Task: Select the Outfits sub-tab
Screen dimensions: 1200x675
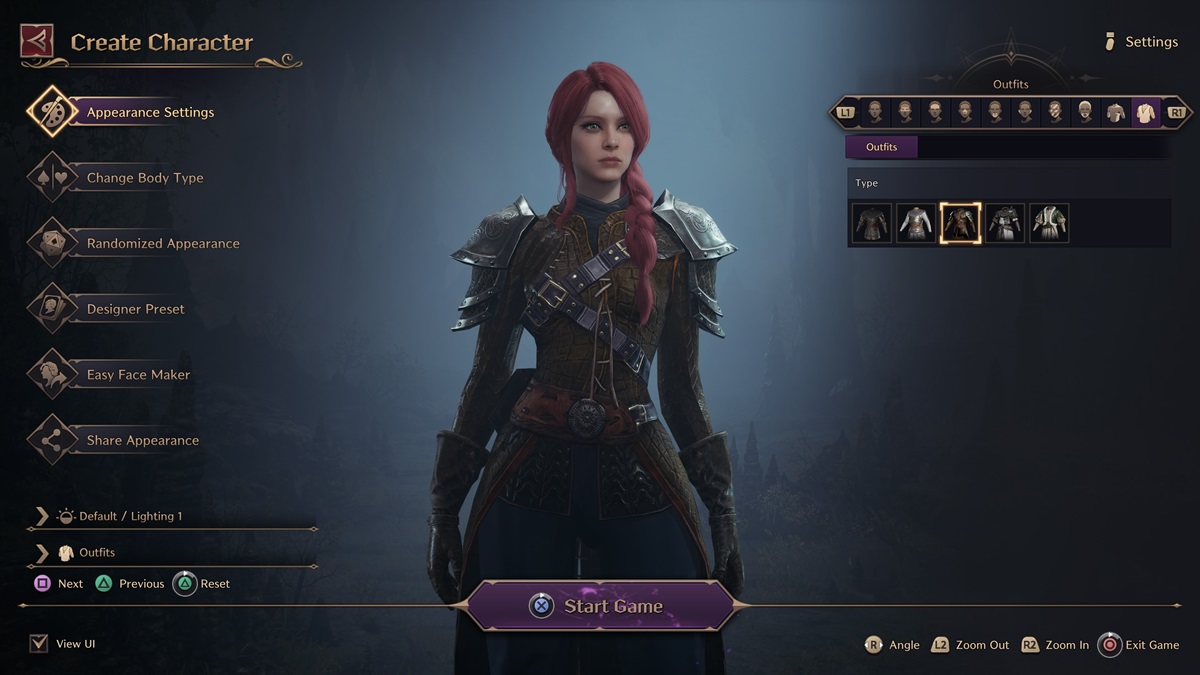Action: tap(881, 147)
